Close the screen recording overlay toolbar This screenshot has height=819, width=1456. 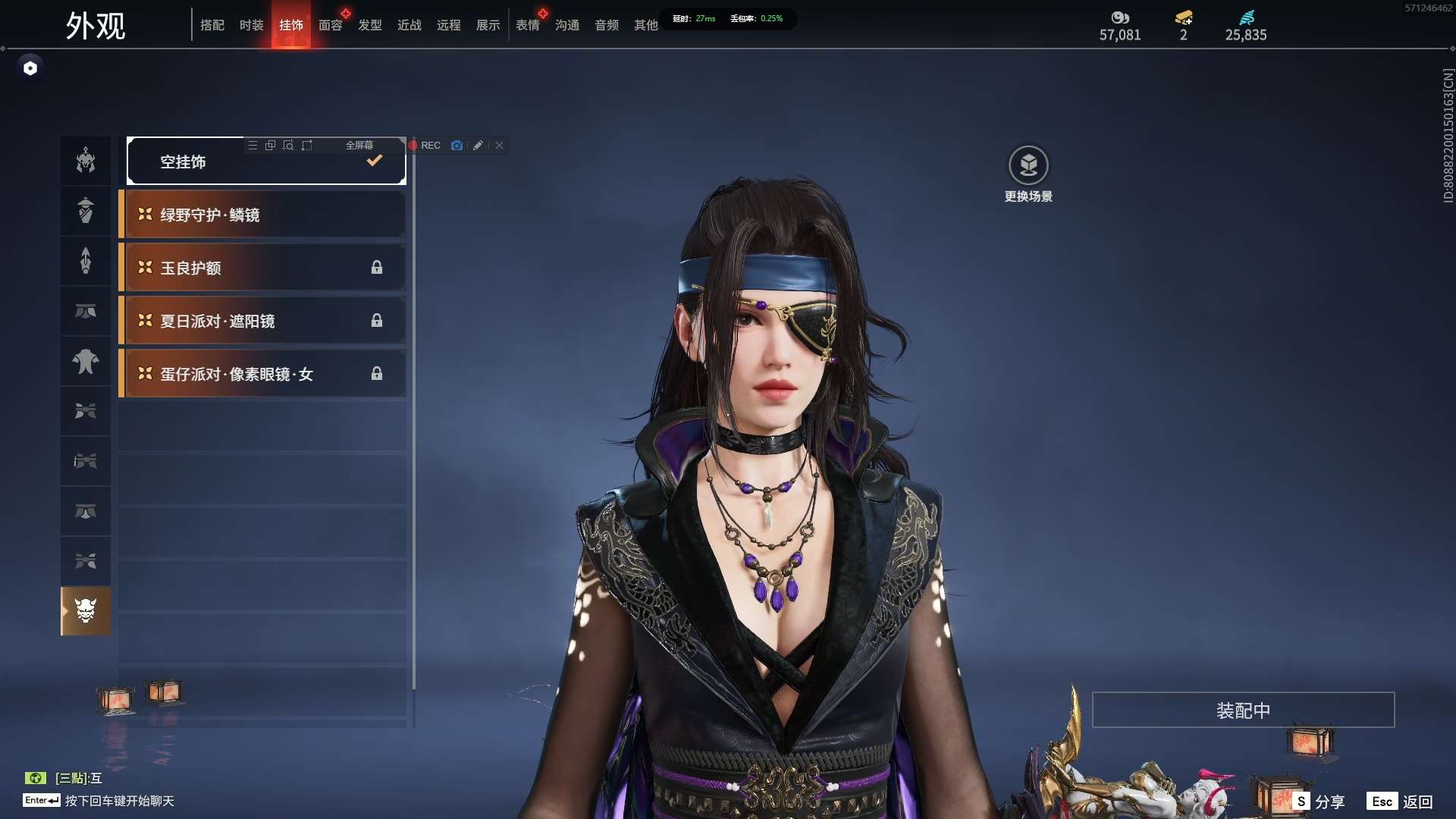[500, 146]
